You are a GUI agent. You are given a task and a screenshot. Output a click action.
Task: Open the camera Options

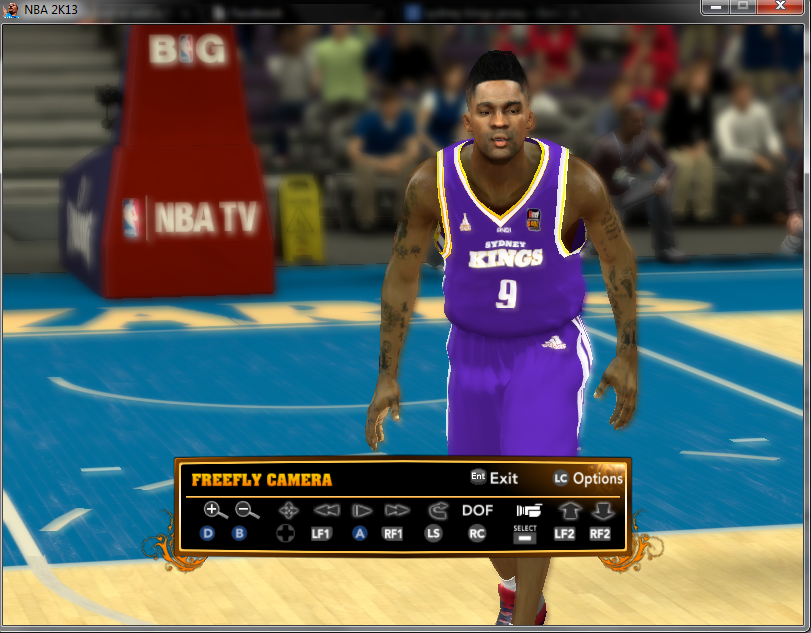click(588, 478)
